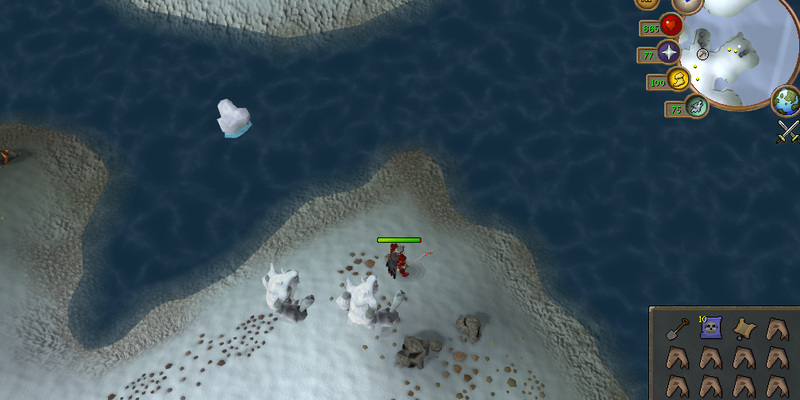The image size is (800, 400).
Task: Select the spade in the inventory
Action: point(679,328)
